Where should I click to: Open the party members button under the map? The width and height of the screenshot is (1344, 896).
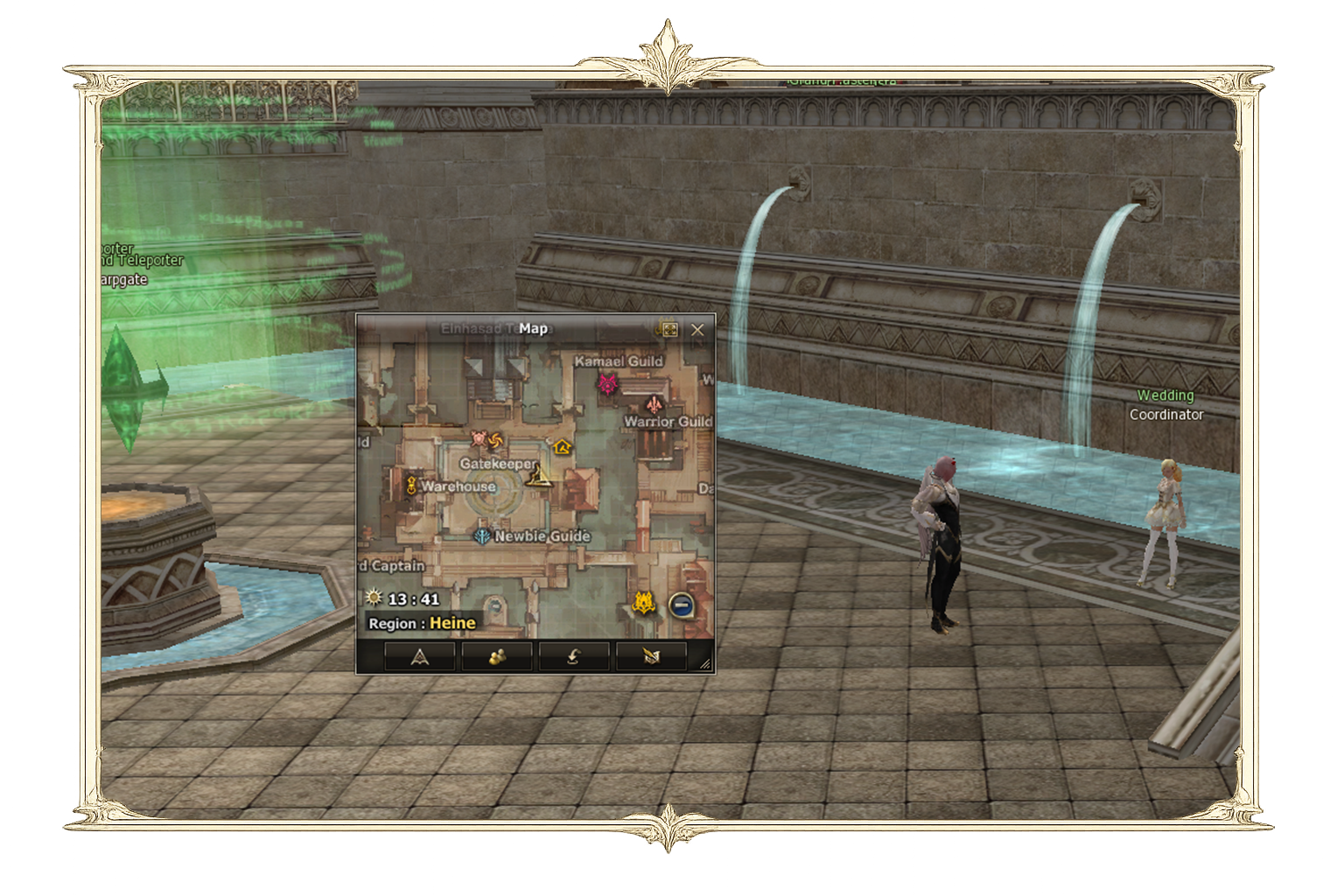tap(497, 656)
